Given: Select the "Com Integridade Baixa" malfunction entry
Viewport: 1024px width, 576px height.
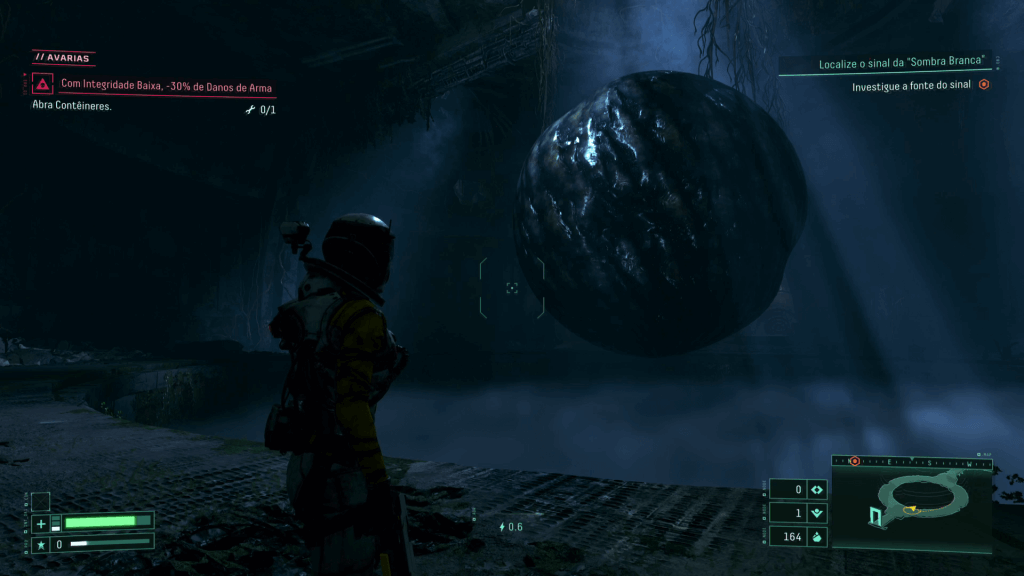Looking at the screenshot, I should point(166,87).
